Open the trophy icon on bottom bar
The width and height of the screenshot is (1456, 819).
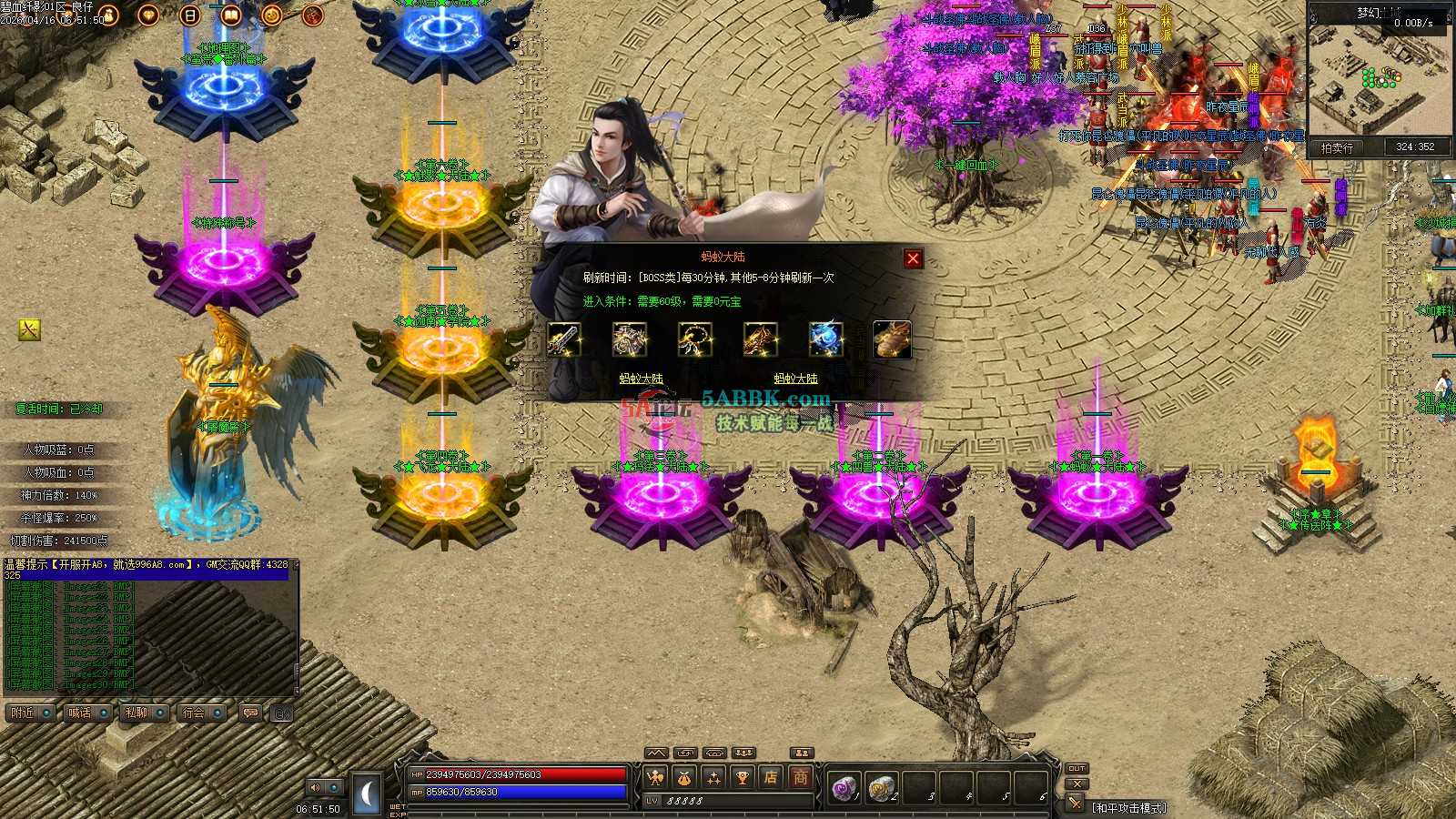(x=742, y=777)
